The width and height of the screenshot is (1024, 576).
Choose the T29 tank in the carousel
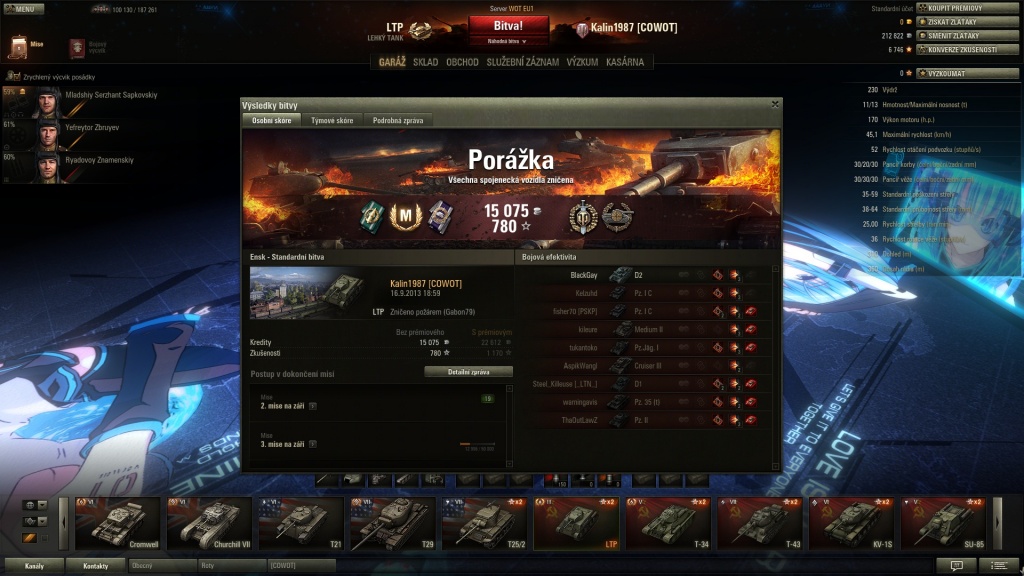click(392, 523)
